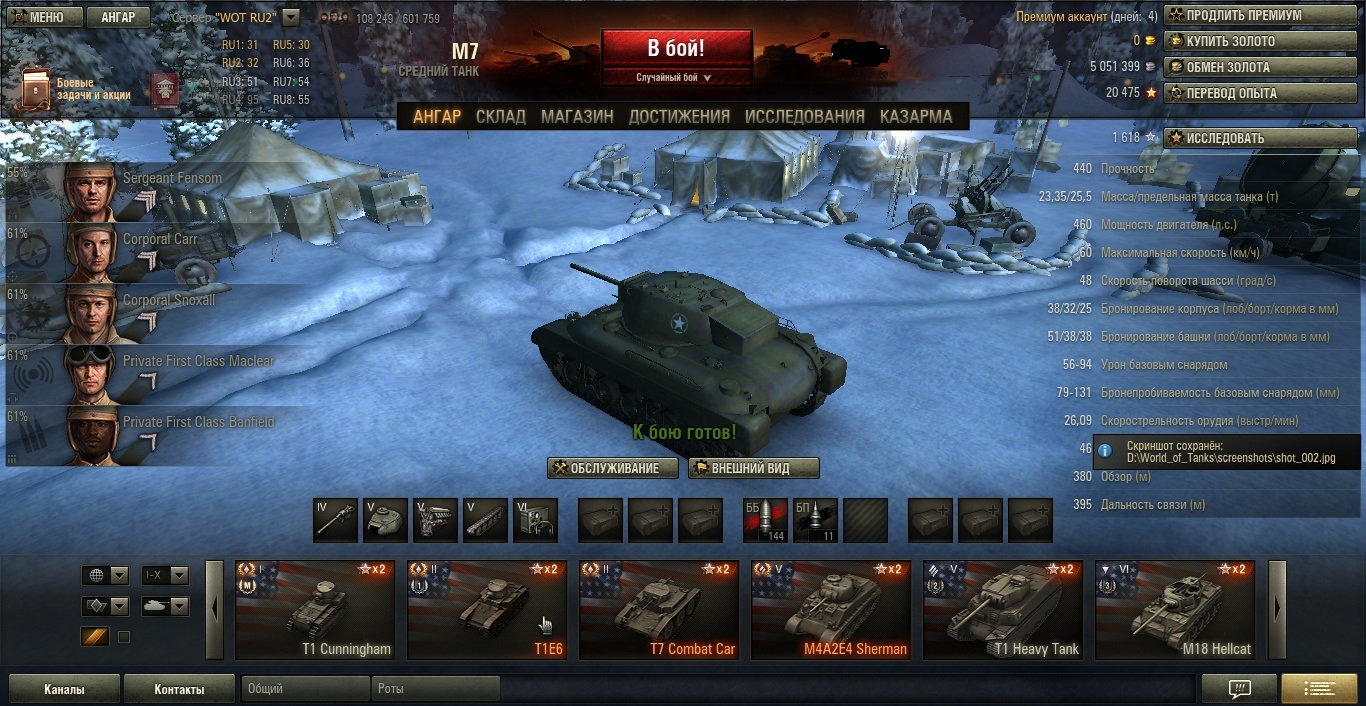
Task: Show the ДОСТИЖЕНИЯ tab
Action: (x=679, y=116)
